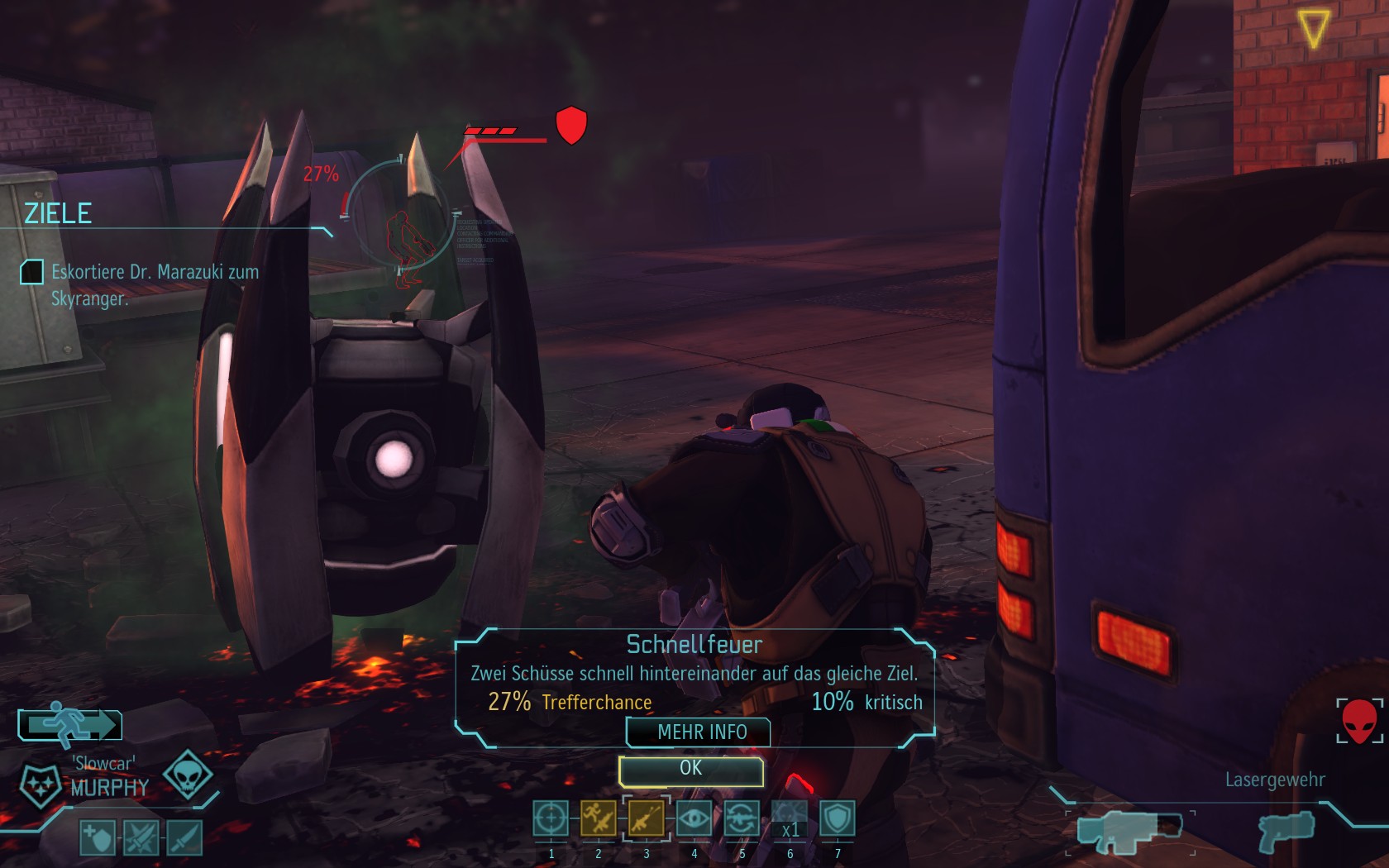Click the shield with plus perk icon
Image resolution: width=1389 pixels, height=868 pixels.
(98, 837)
